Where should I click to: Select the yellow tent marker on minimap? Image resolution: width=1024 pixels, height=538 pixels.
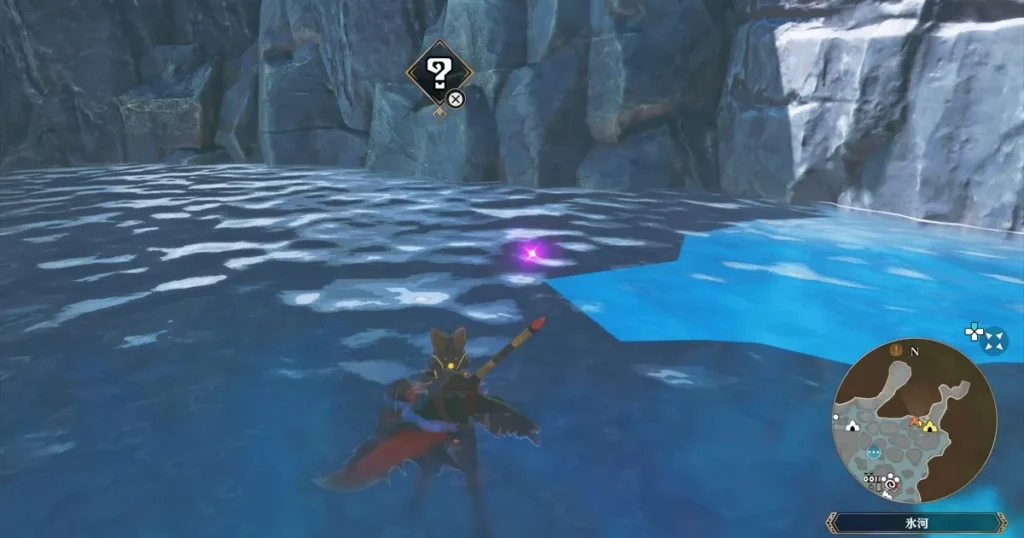930,426
